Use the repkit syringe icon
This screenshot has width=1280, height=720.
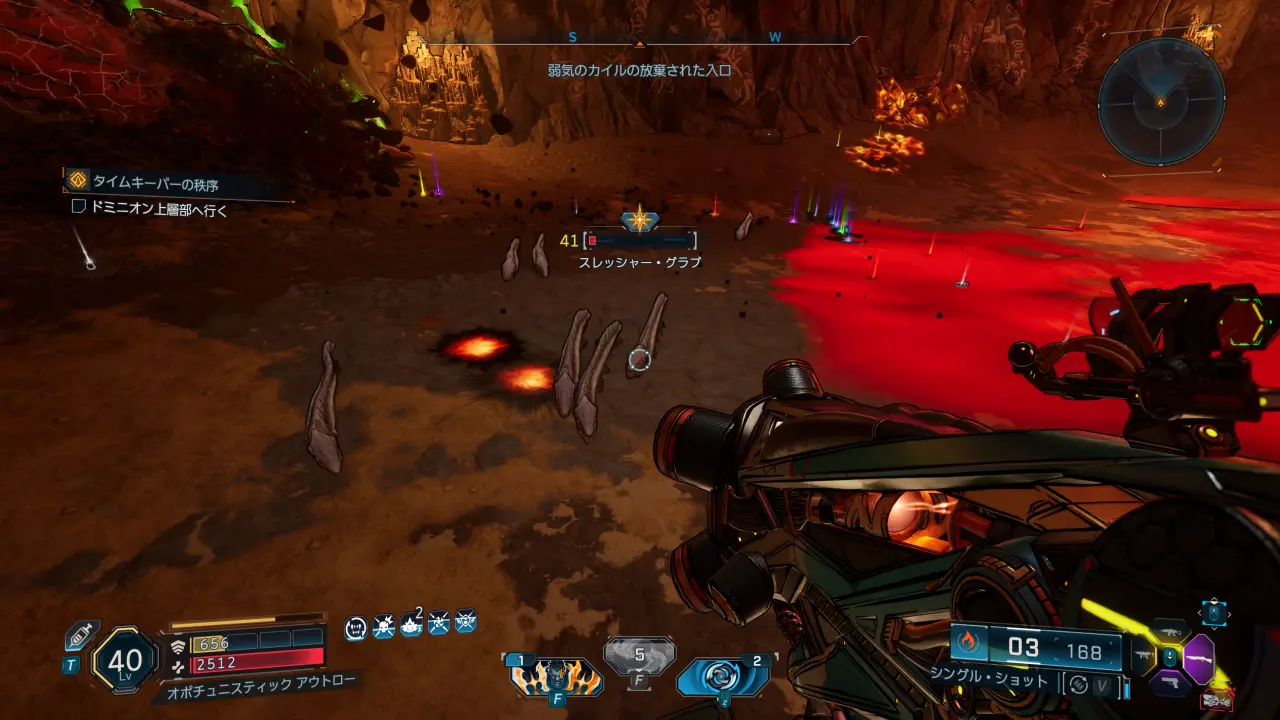(x=80, y=637)
